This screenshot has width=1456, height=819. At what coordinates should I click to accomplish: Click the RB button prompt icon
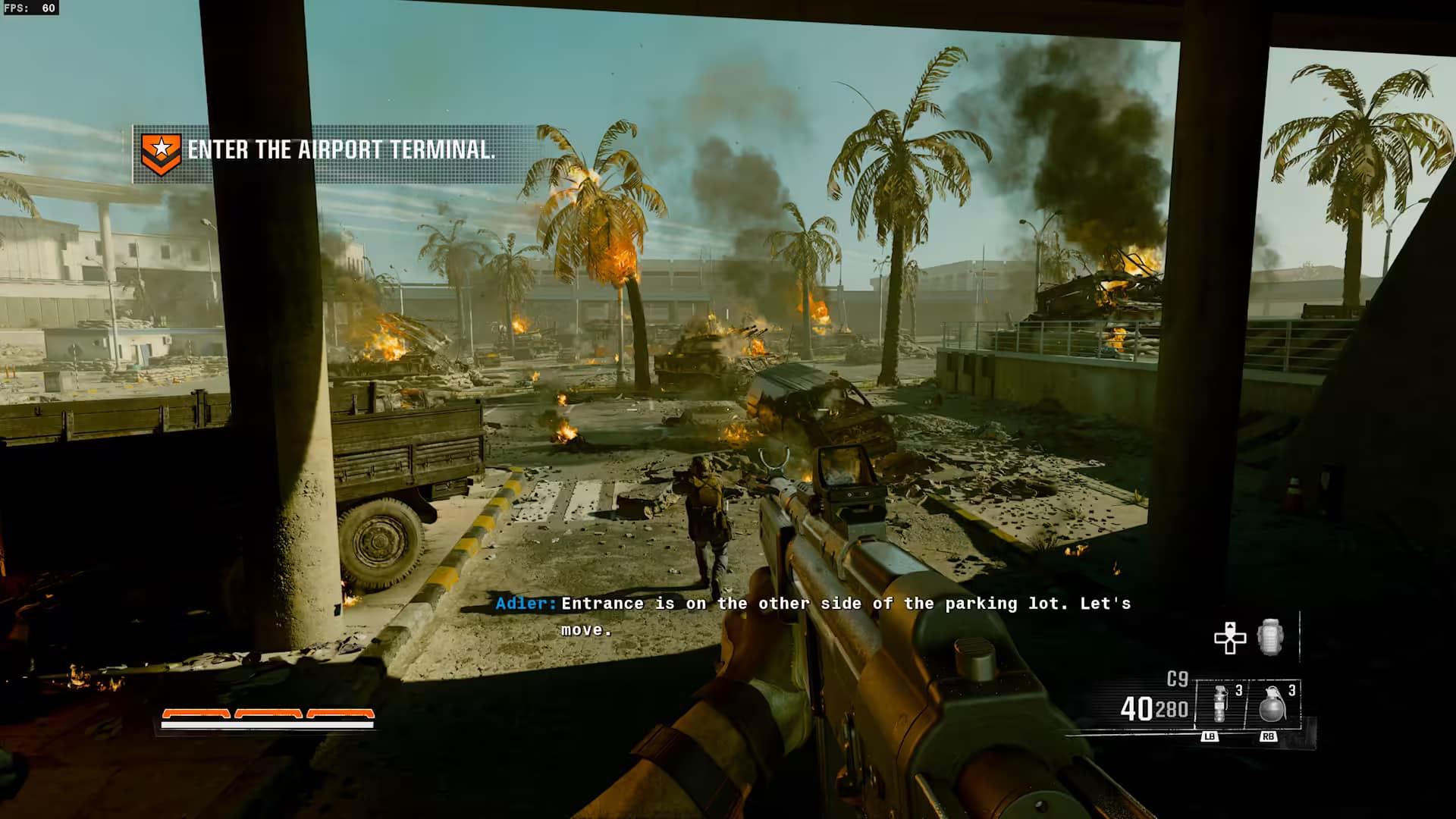(1269, 736)
